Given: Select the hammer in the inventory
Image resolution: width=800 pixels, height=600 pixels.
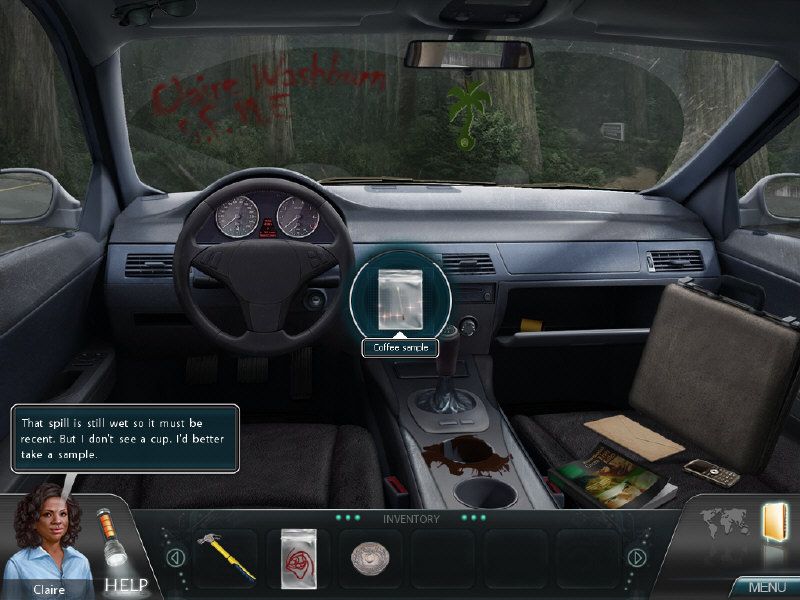Looking at the screenshot, I should click(226, 557).
